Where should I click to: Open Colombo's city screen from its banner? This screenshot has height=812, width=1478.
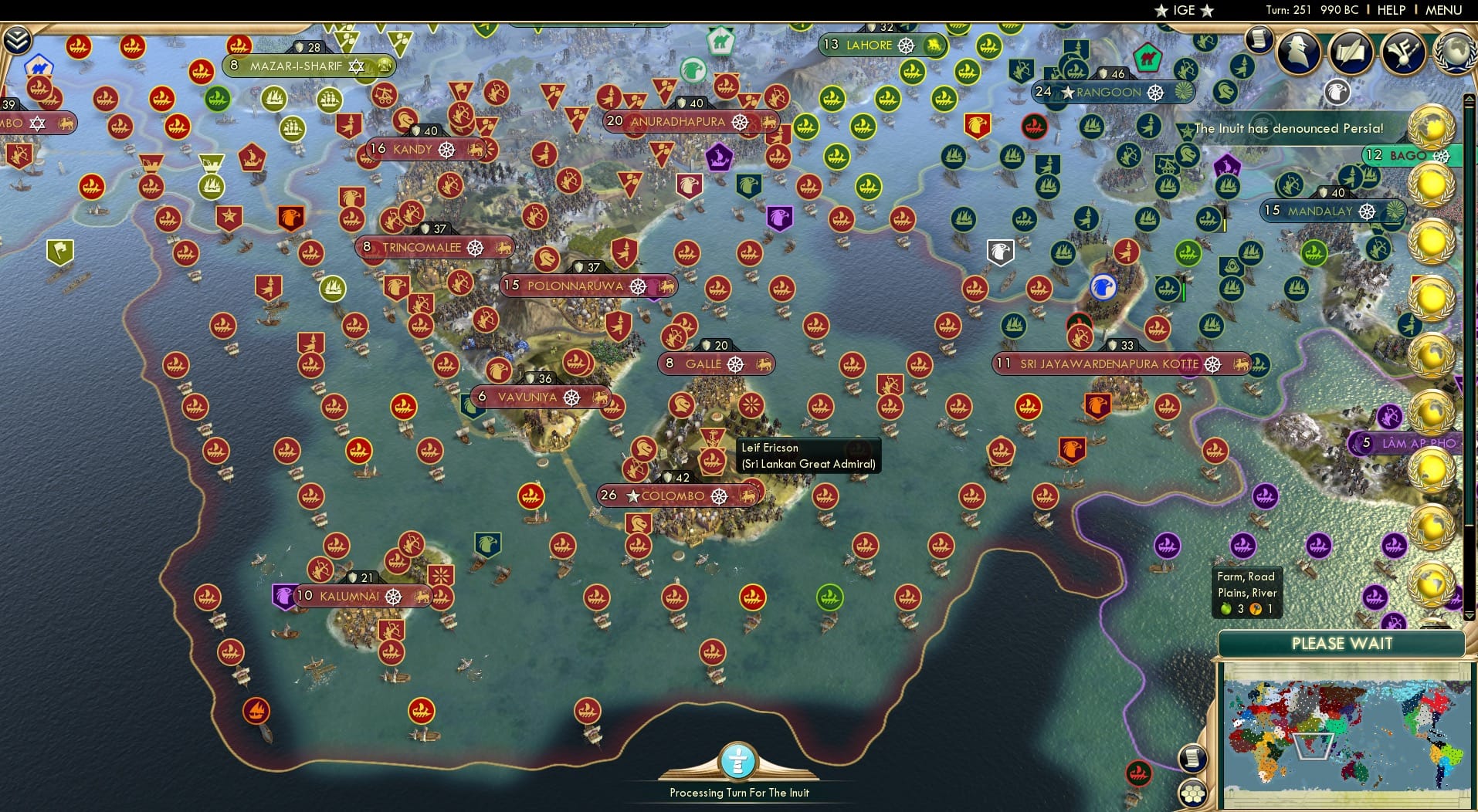(673, 496)
